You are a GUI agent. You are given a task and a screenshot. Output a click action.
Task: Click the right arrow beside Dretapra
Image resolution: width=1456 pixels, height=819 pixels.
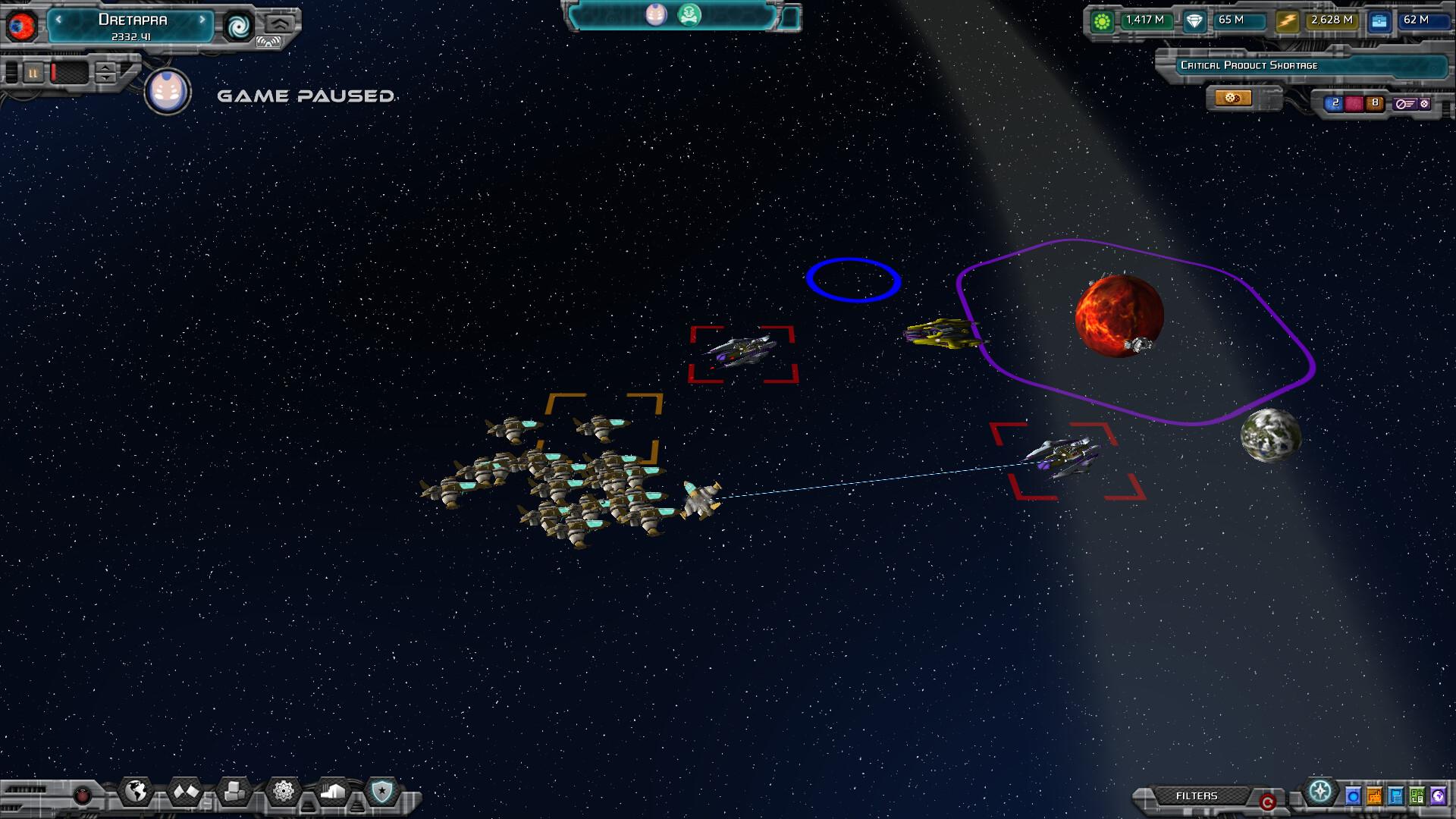click(202, 20)
